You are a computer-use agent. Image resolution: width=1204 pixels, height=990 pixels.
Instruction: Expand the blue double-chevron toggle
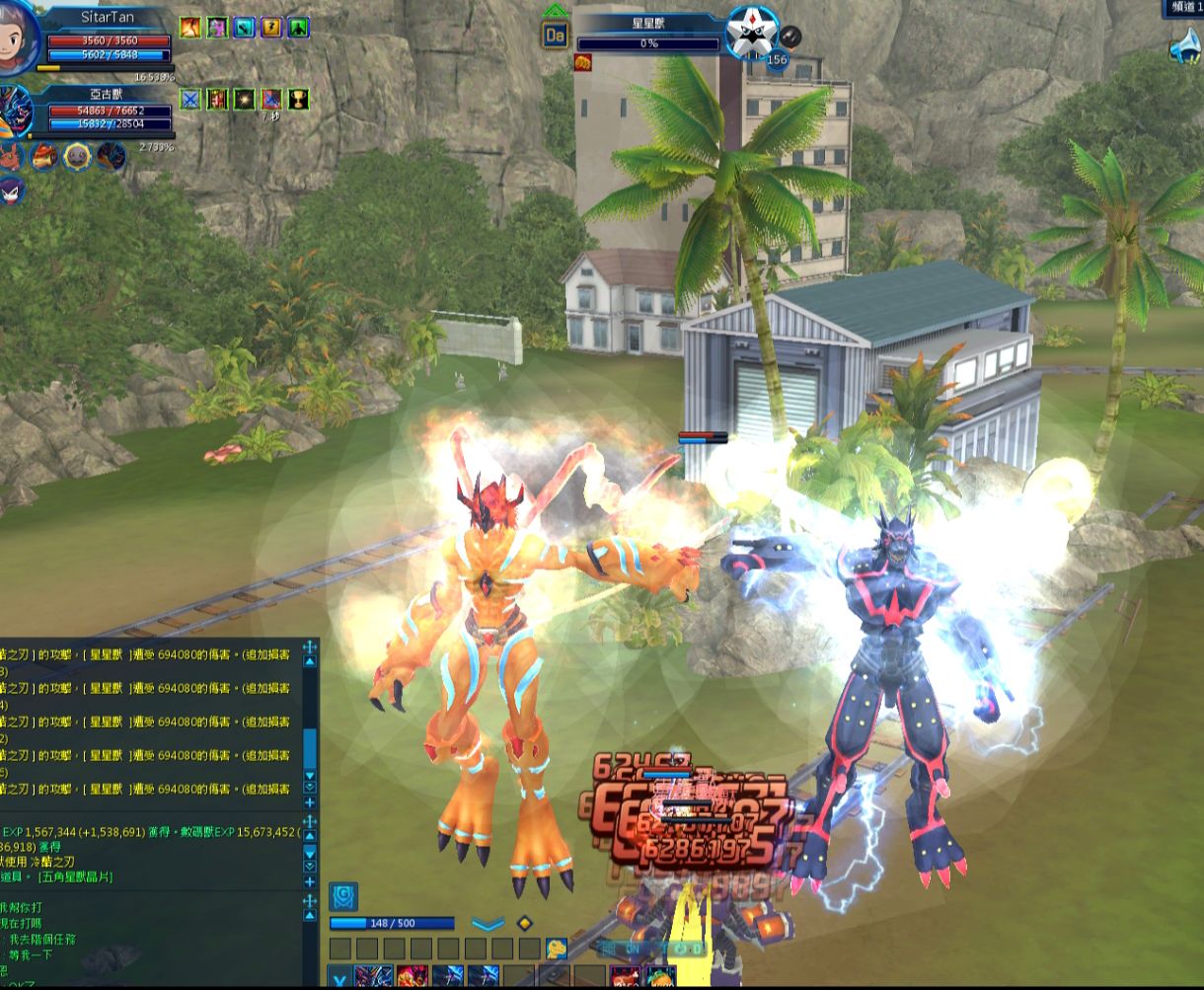click(488, 924)
